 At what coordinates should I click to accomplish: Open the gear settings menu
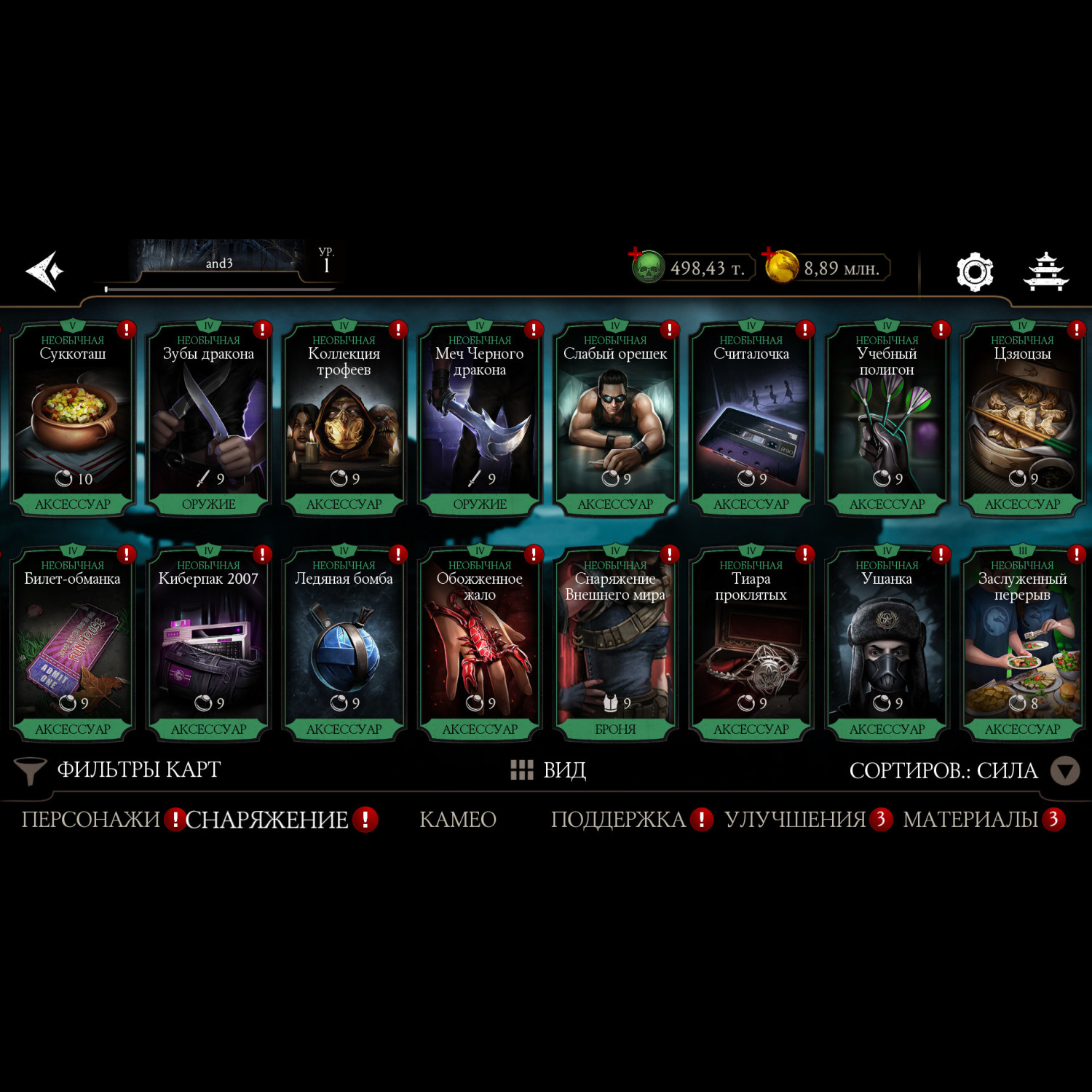(974, 272)
